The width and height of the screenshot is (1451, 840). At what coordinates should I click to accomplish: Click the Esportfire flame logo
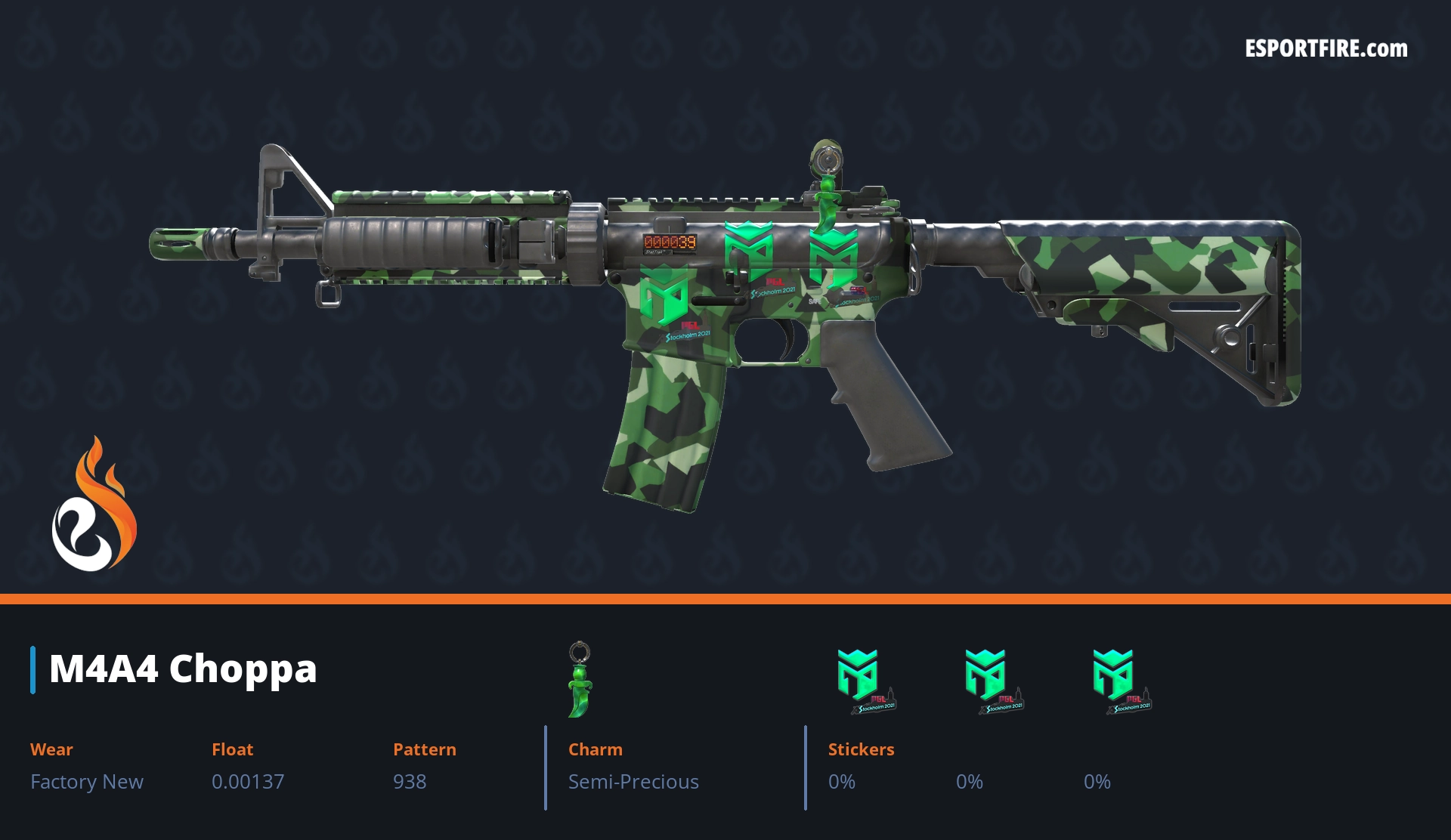click(94, 505)
